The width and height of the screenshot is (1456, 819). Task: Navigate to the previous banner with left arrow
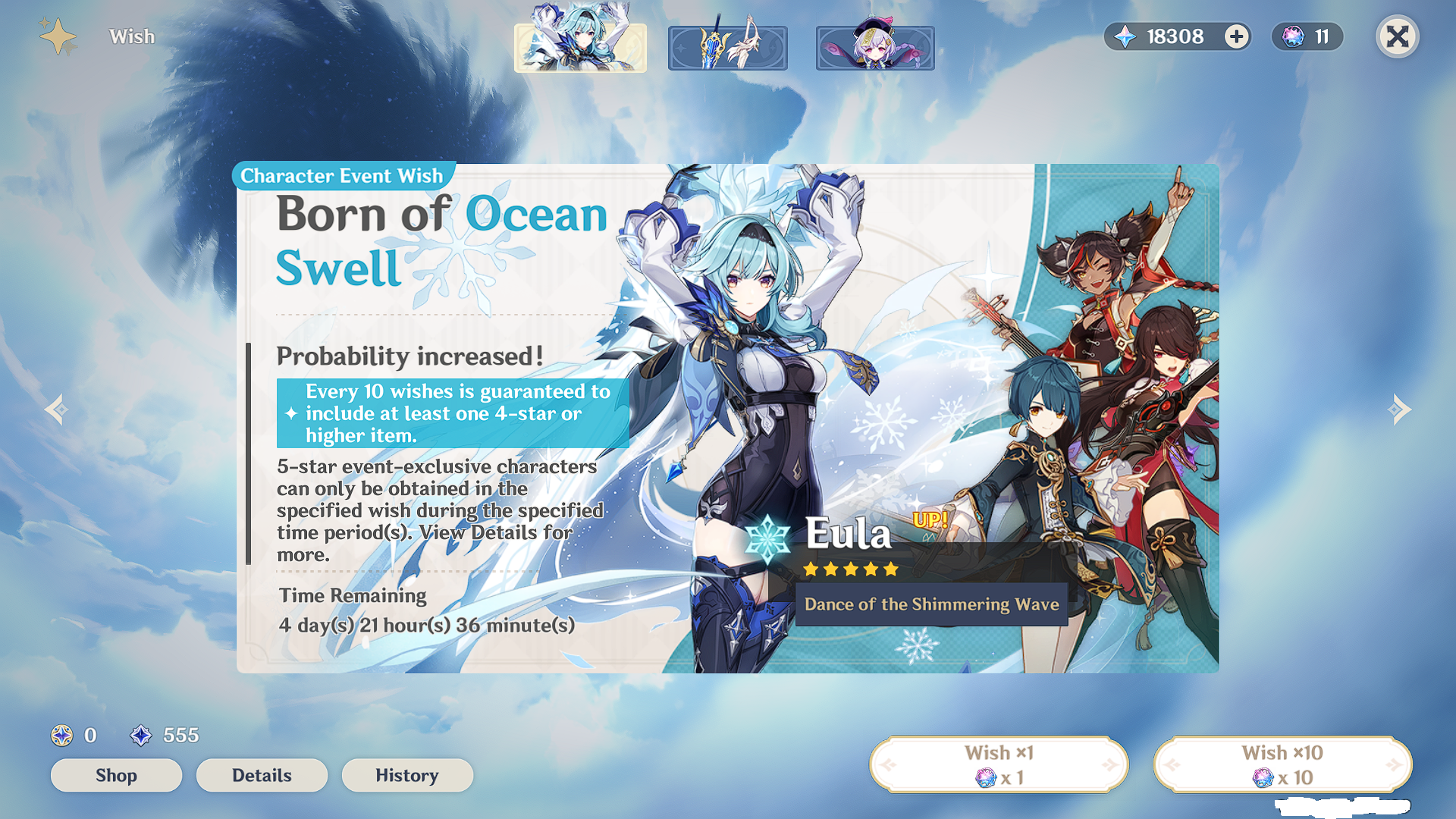tap(55, 409)
